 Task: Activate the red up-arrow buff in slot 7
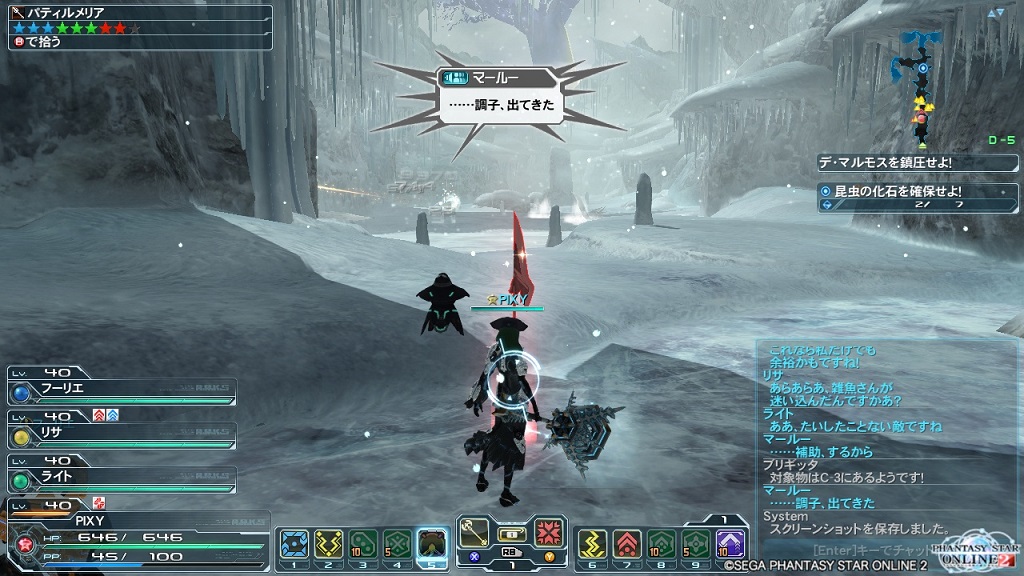[627, 544]
